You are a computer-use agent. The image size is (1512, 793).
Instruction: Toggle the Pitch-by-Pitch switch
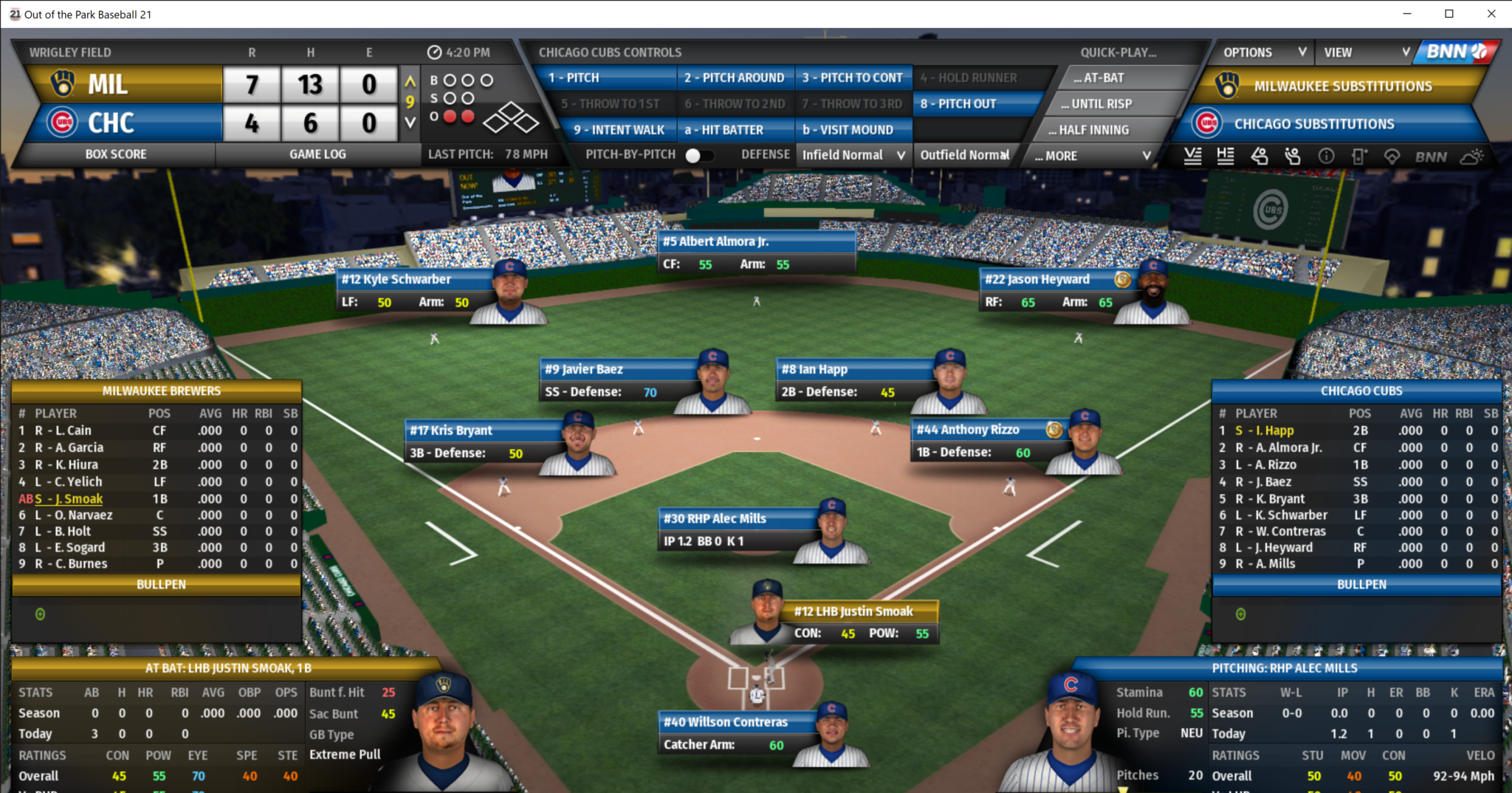point(698,155)
